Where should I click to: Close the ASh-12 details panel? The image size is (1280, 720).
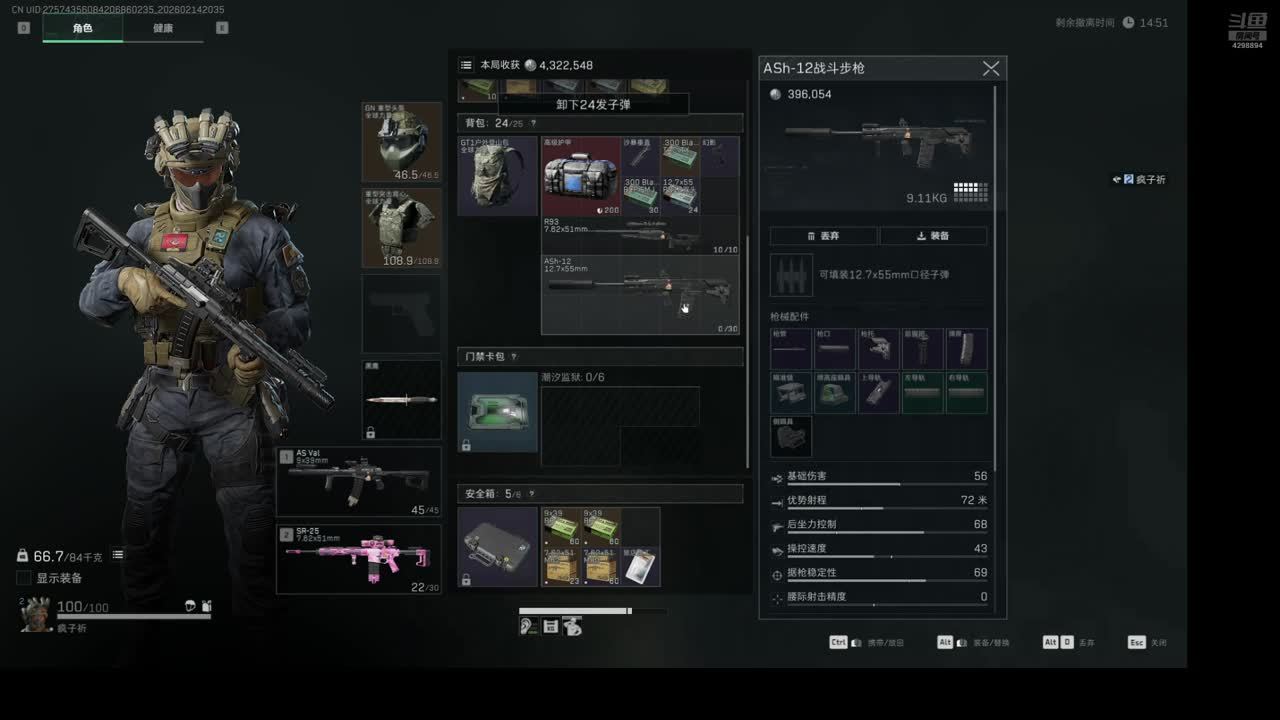[x=990, y=68]
